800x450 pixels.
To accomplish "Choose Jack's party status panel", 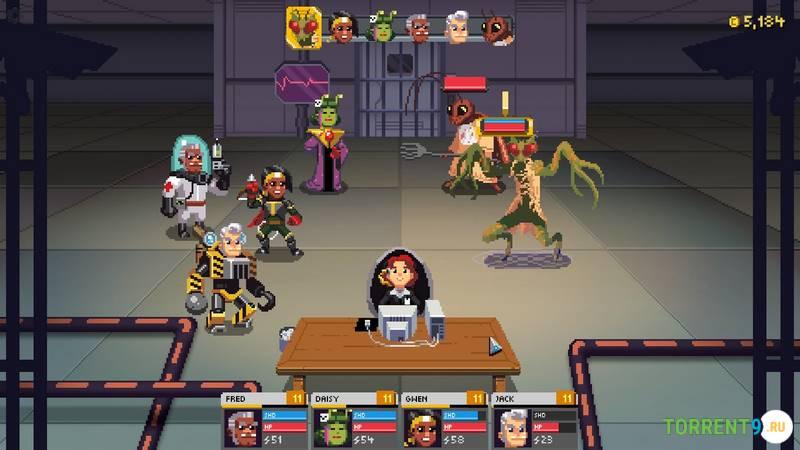I will coord(534,421).
